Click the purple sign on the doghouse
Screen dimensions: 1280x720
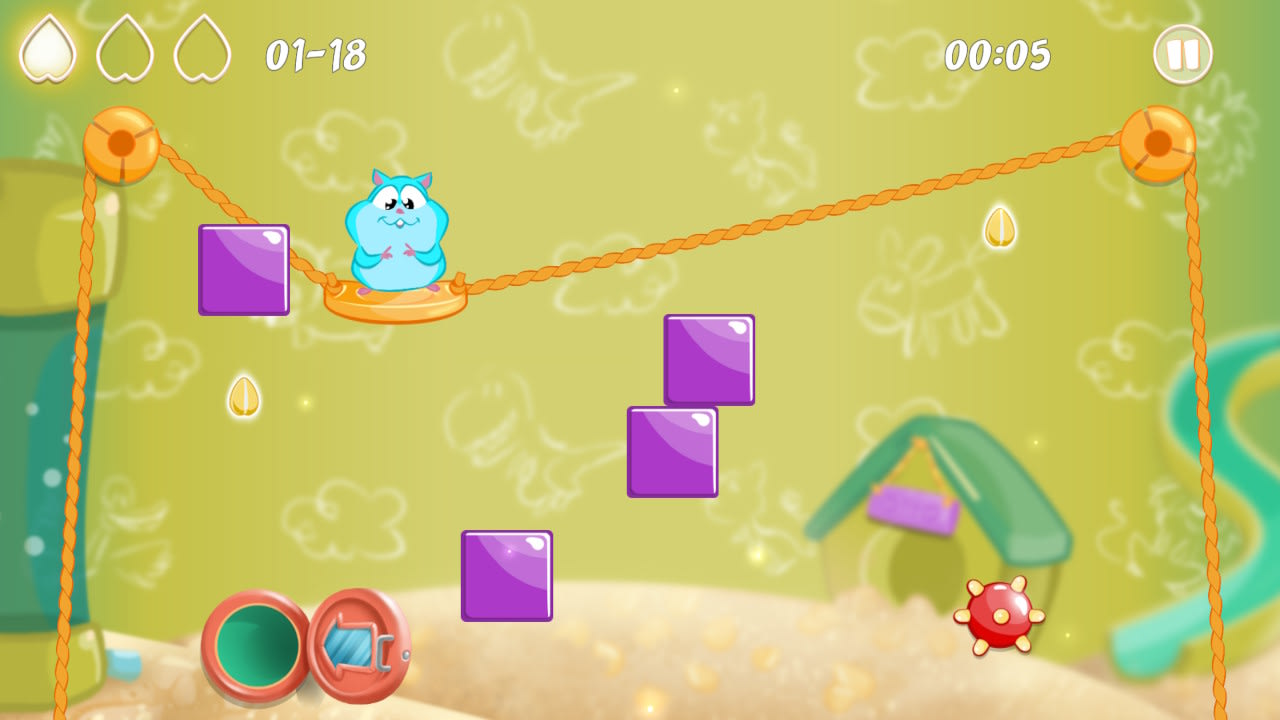pyautogui.click(x=911, y=505)
